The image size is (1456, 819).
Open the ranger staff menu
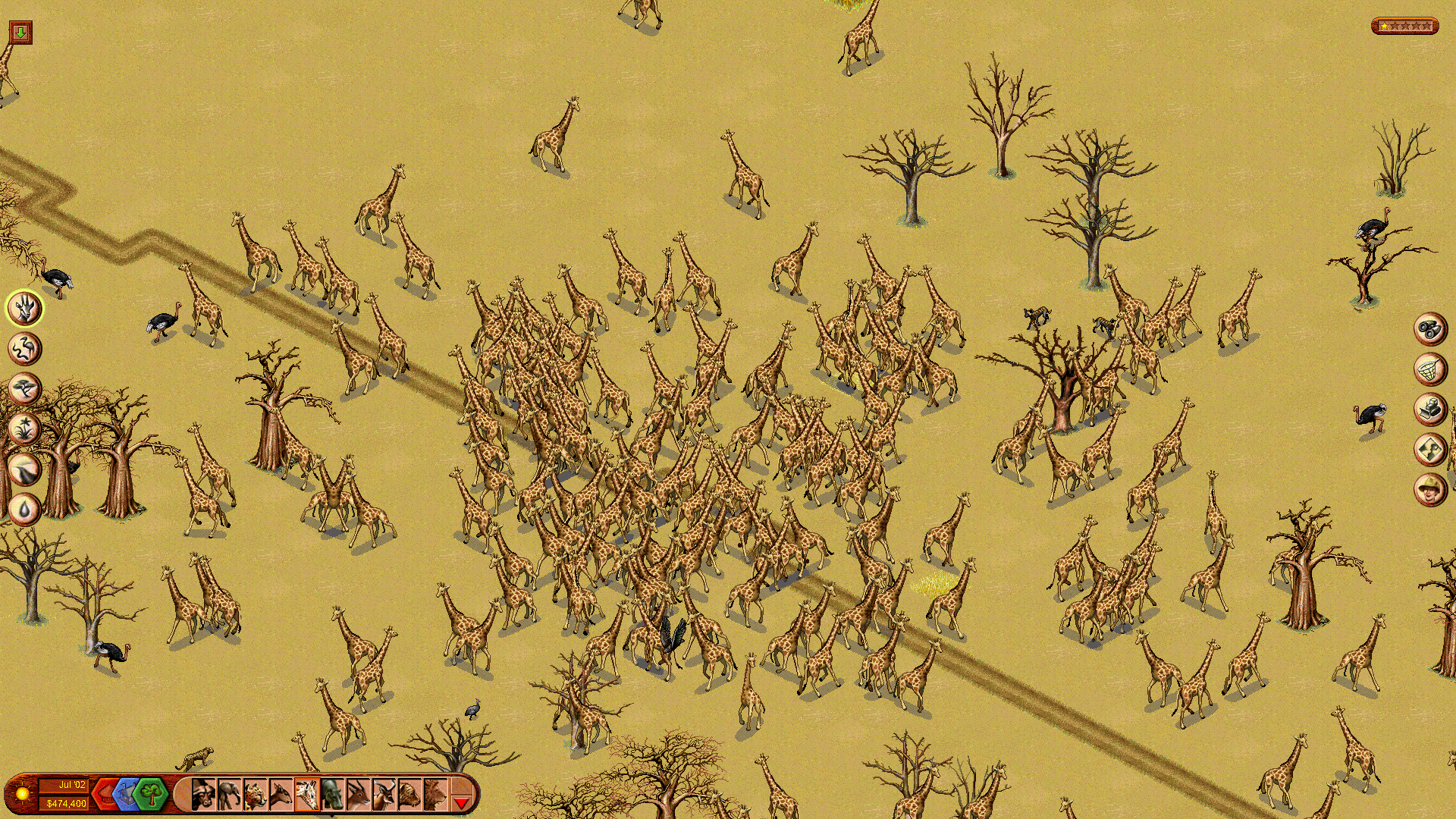tap(1430, 490)
